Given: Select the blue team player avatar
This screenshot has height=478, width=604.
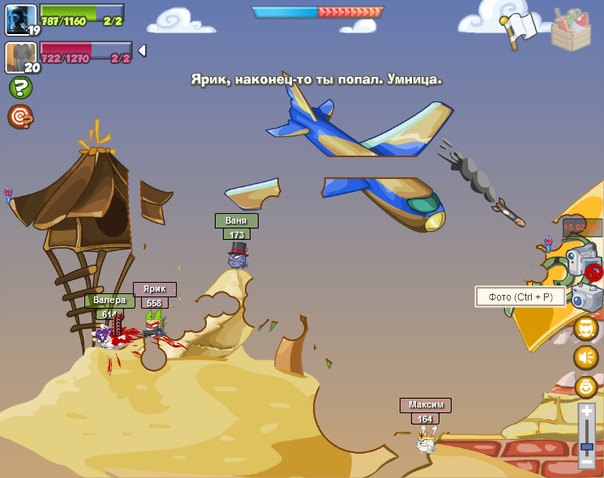Looking at the screenshot, I should coord(21,18).
